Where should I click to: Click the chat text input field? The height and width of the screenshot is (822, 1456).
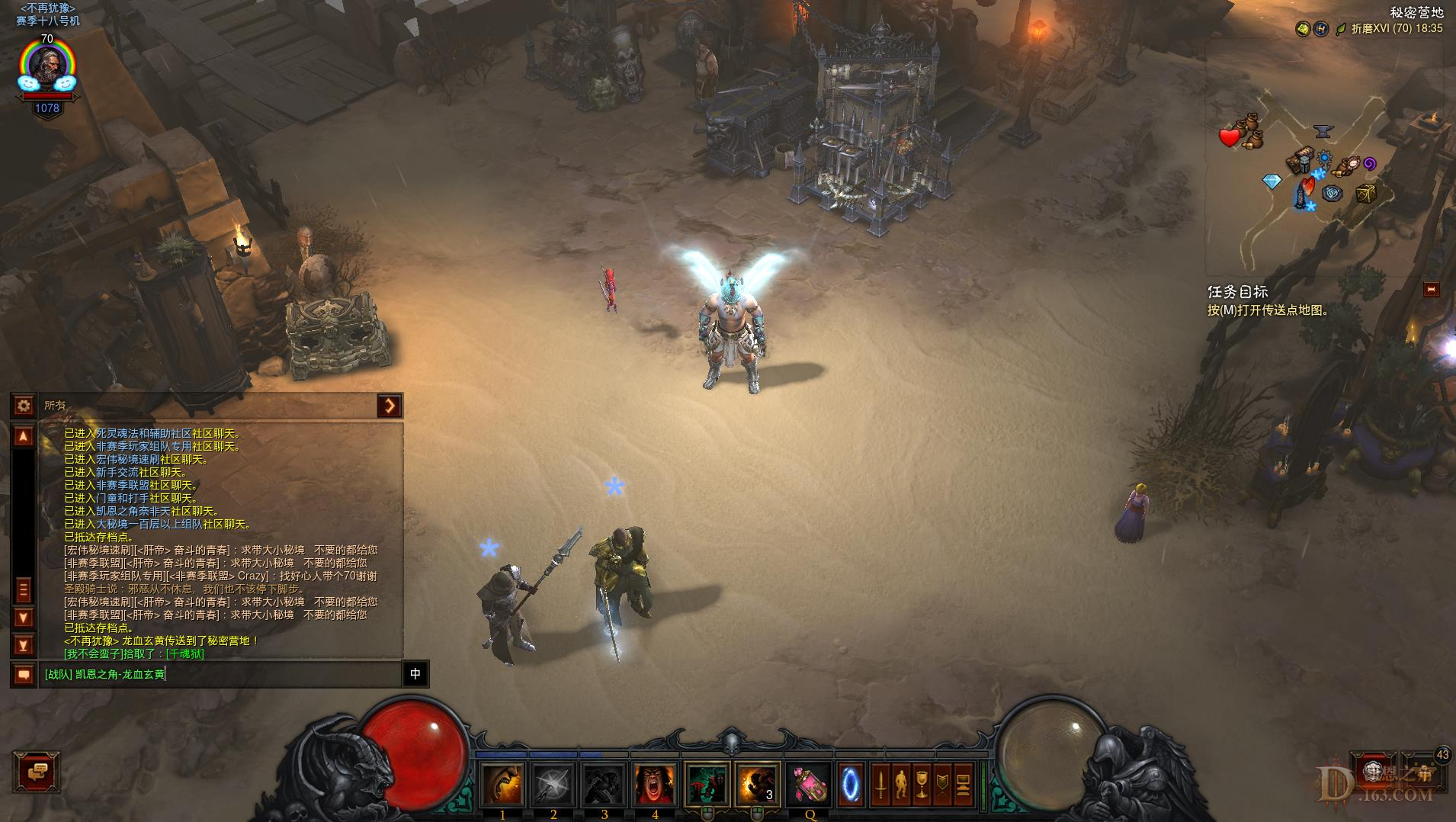(221, 674)
